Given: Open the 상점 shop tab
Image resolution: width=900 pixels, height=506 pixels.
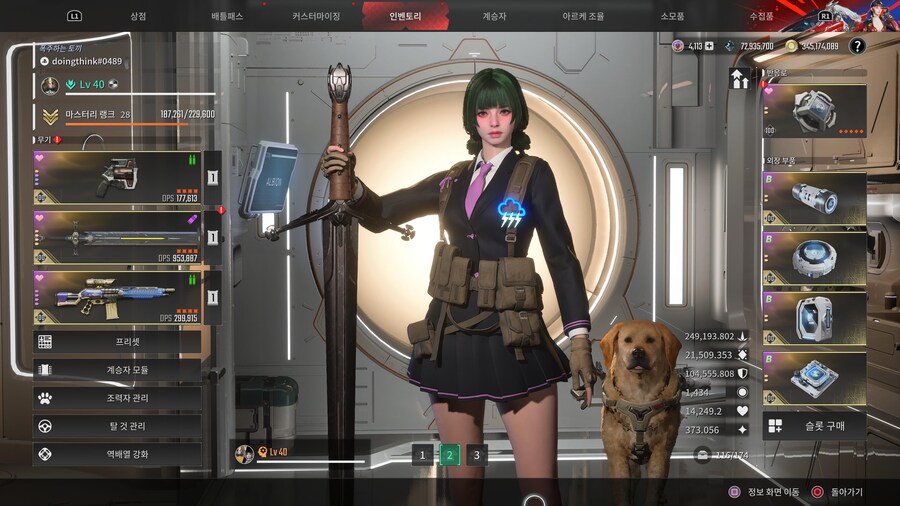Looking at the screenshot, I should pyautogui.click(x=138, y=16).
